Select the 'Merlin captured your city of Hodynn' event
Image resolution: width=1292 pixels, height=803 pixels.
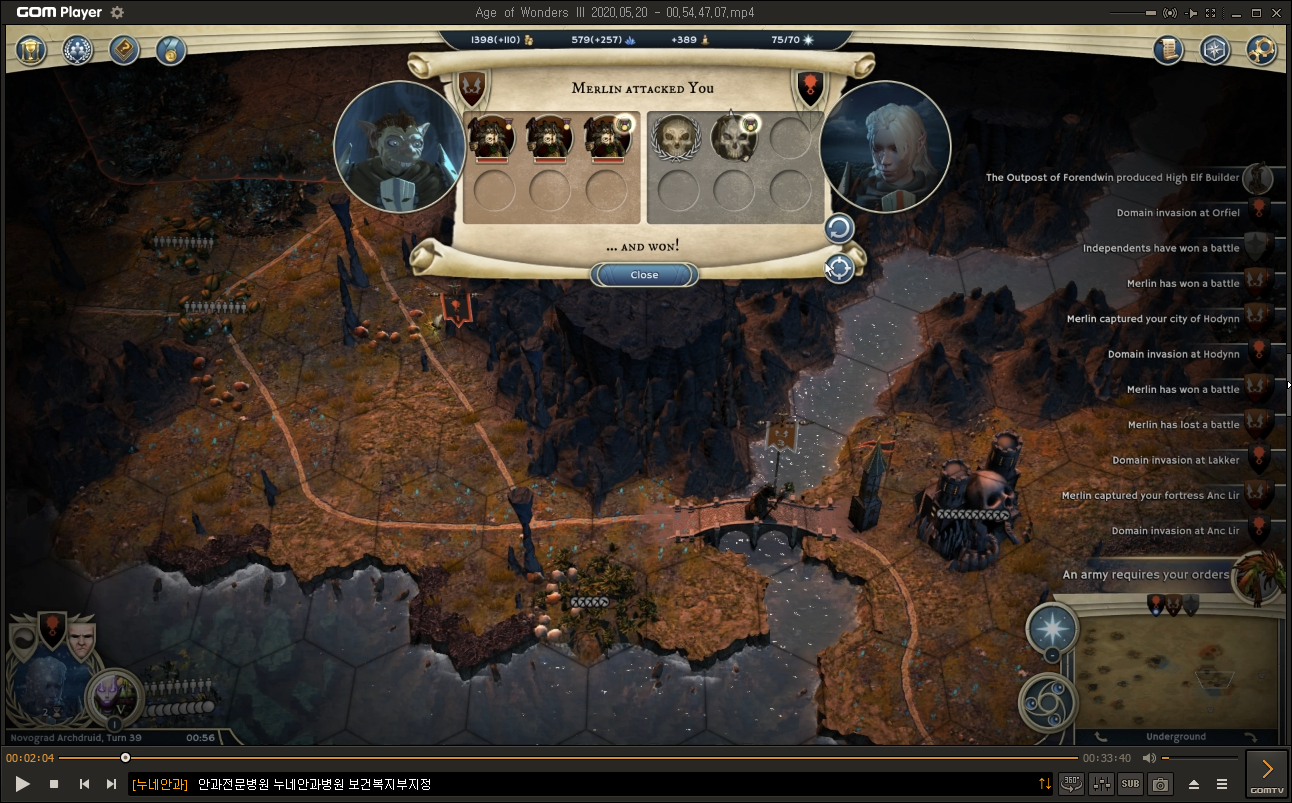point(1153,319)
